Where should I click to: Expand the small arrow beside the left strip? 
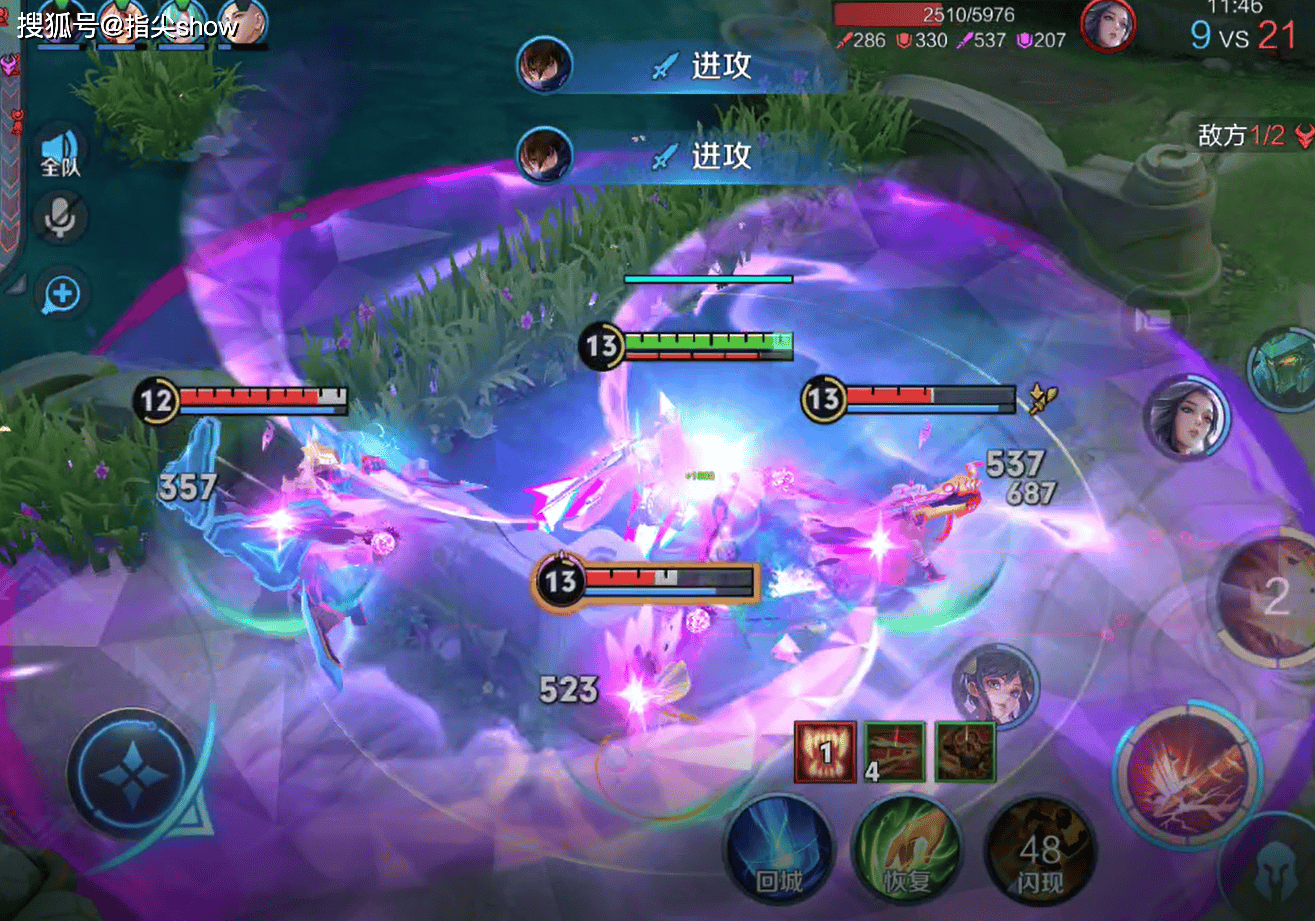click(x=13, y=284)
